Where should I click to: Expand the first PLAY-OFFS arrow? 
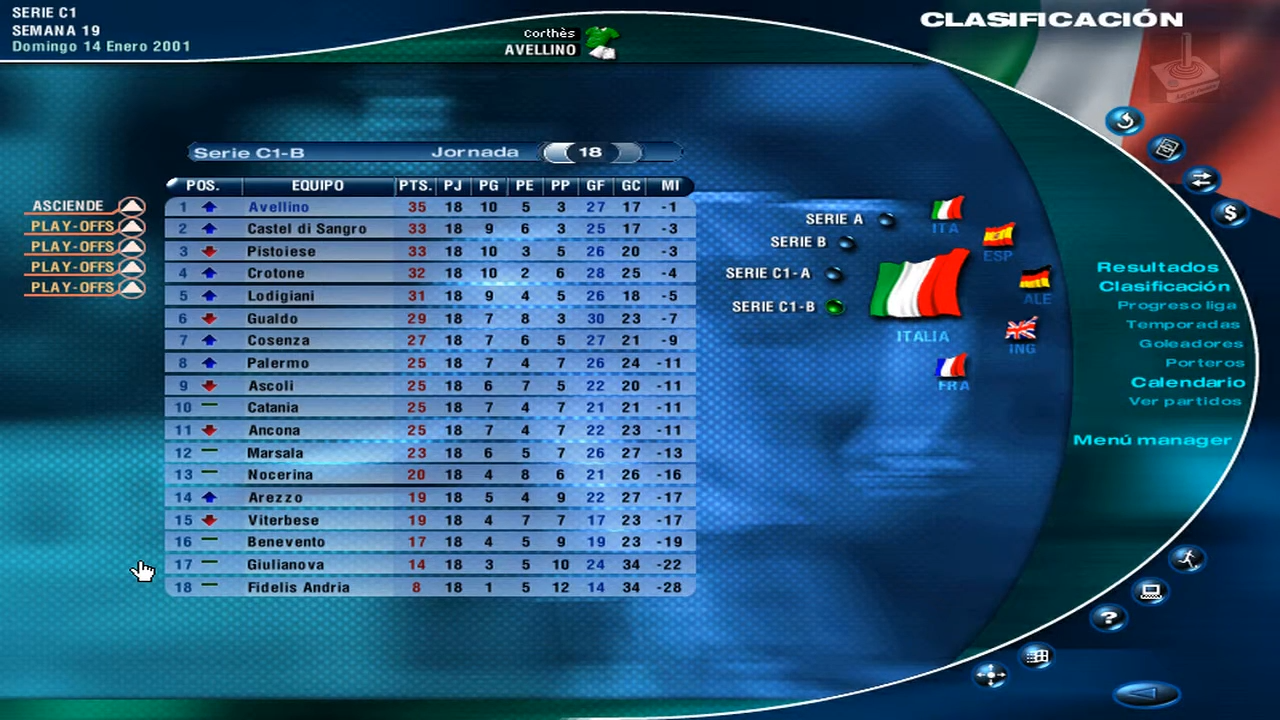tap(131, 226)
